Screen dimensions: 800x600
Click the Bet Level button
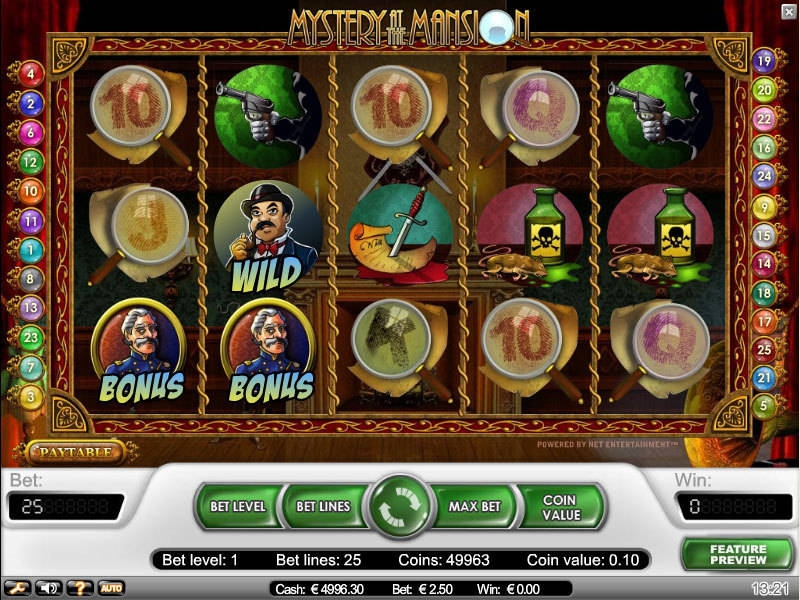pos(237,506)
